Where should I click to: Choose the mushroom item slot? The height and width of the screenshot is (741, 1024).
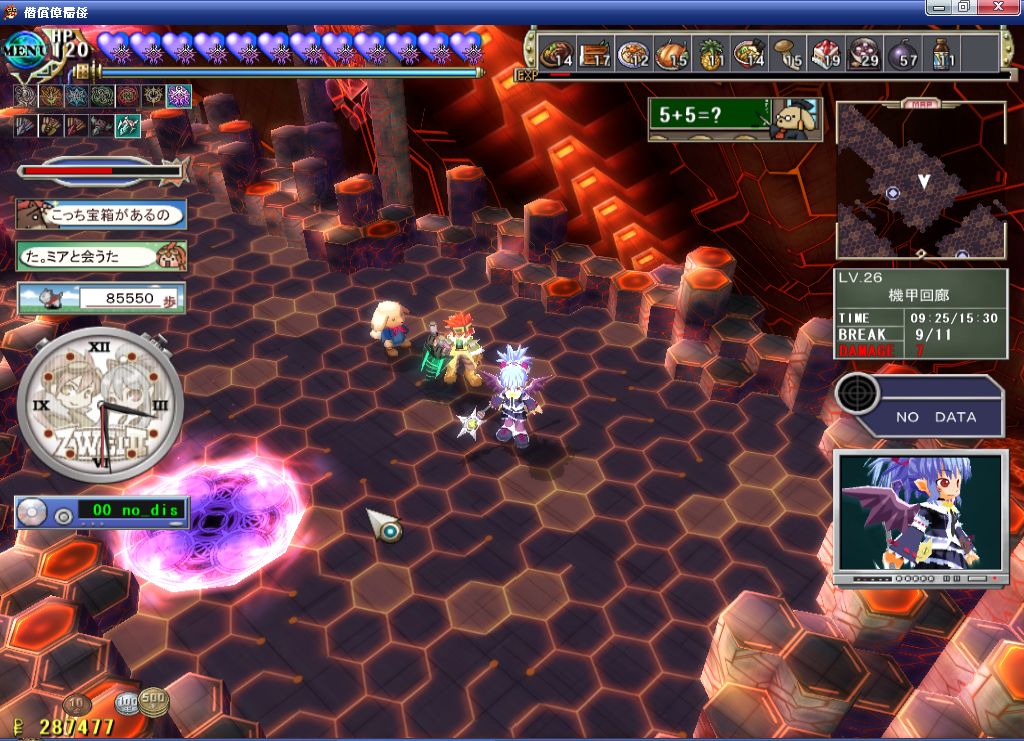(787, 54)
